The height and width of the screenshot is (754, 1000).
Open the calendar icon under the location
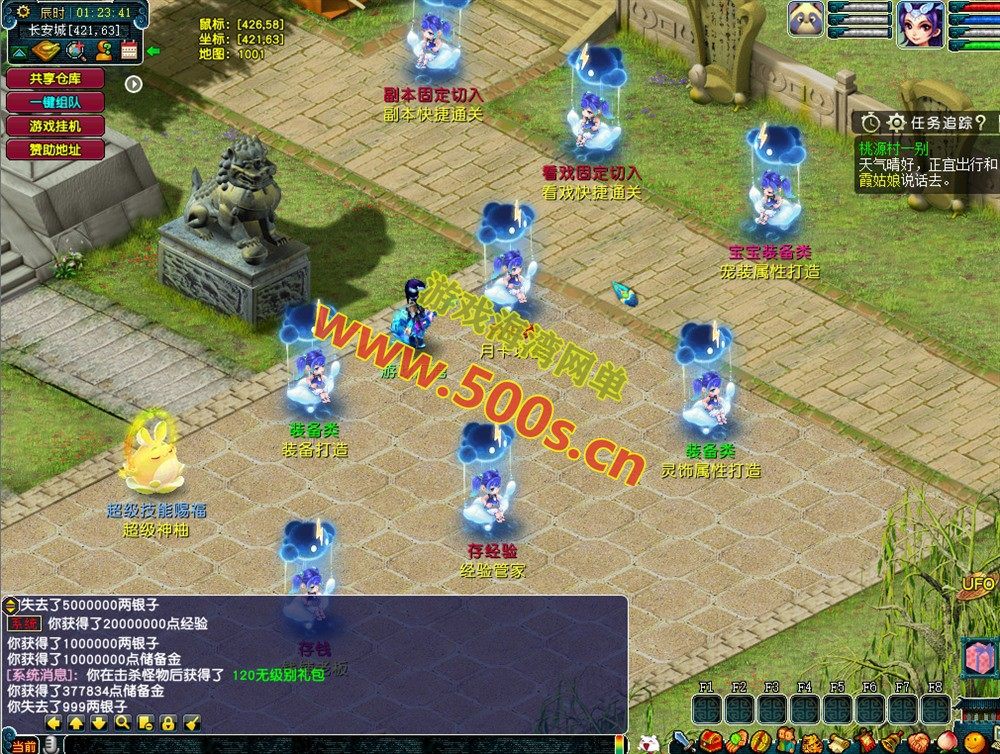[128, 51]
